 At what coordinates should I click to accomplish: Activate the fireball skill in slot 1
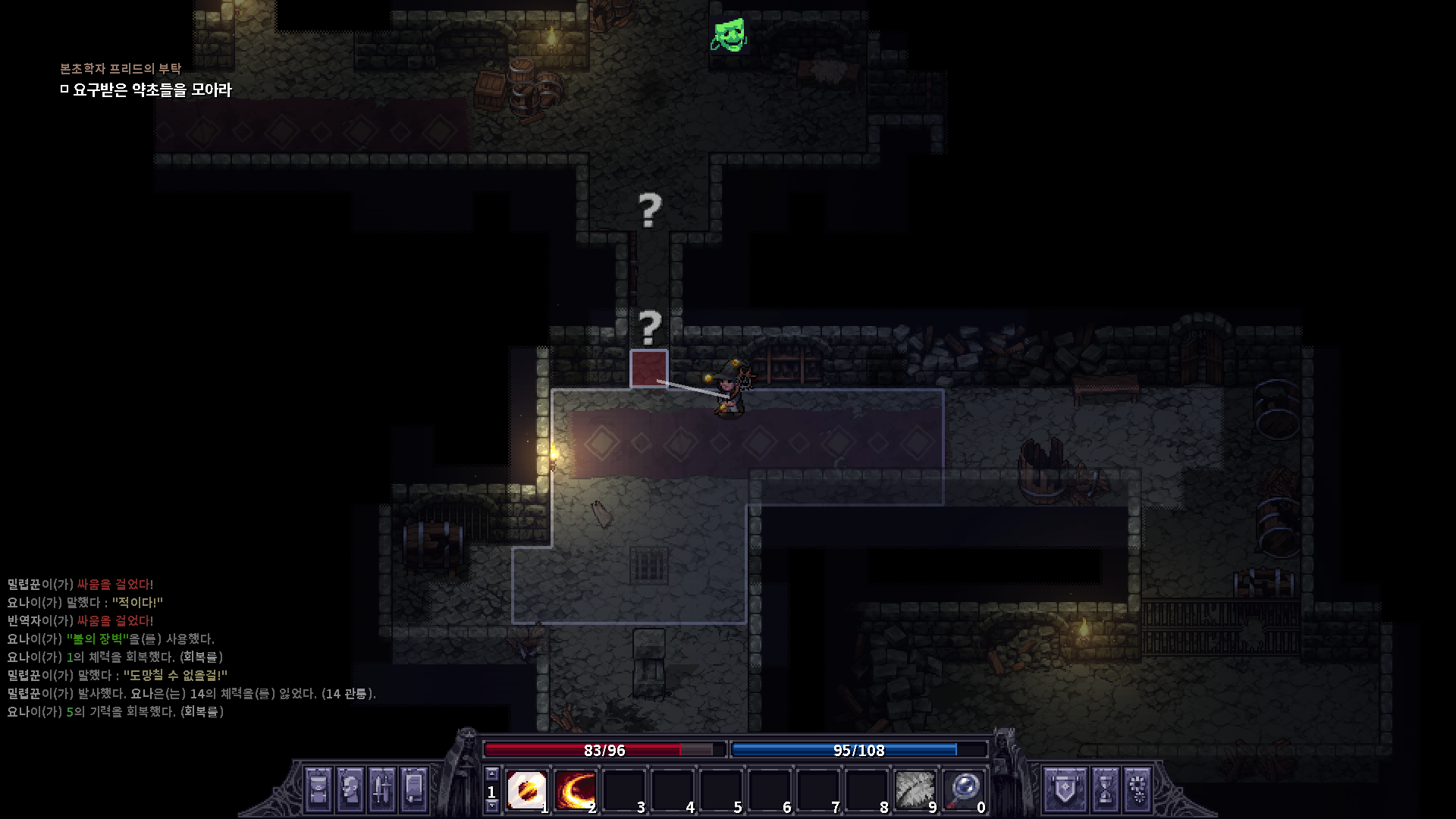click(x=526, y=790)
